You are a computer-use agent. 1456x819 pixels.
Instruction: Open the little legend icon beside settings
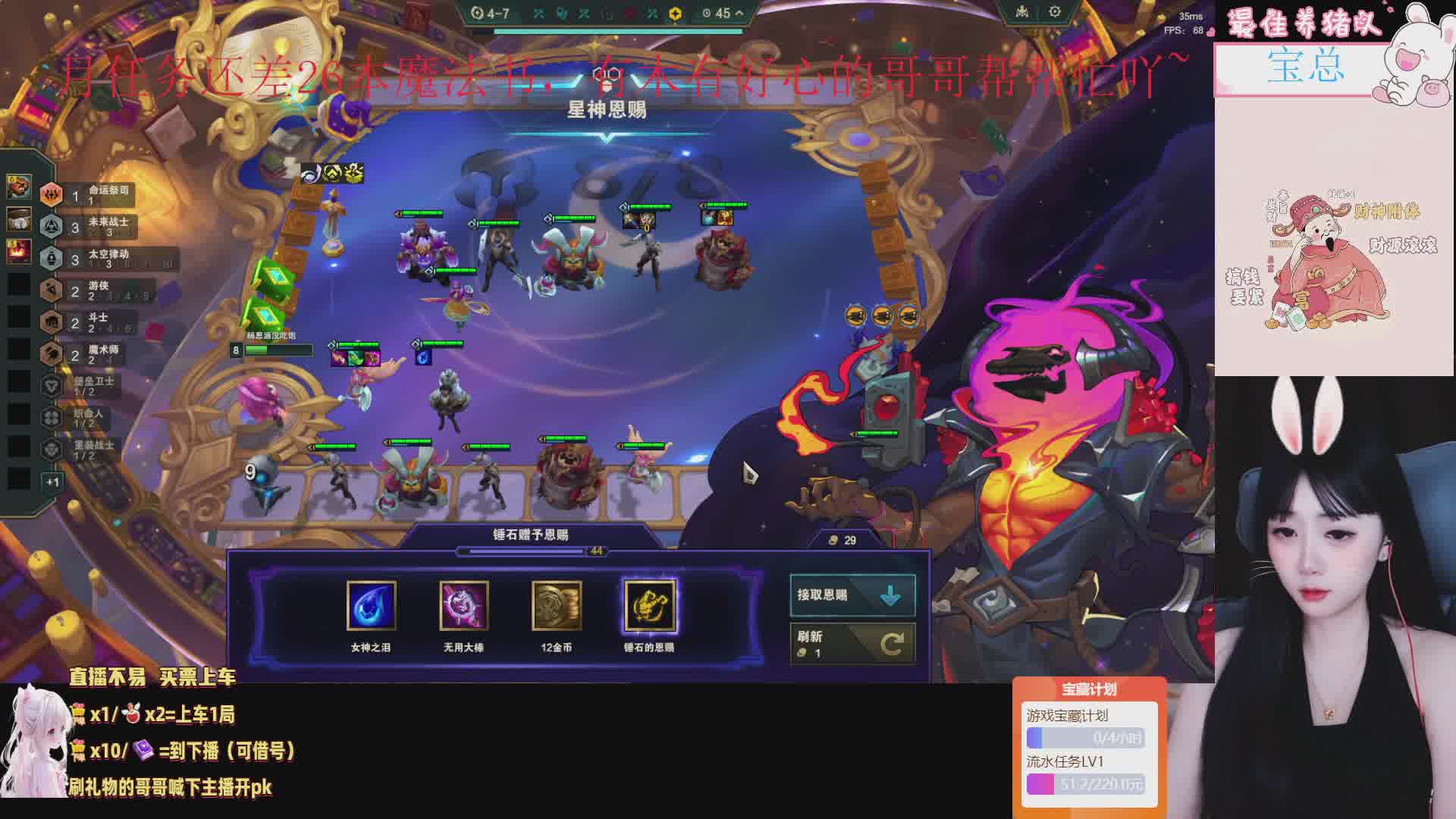point(1022,12)
